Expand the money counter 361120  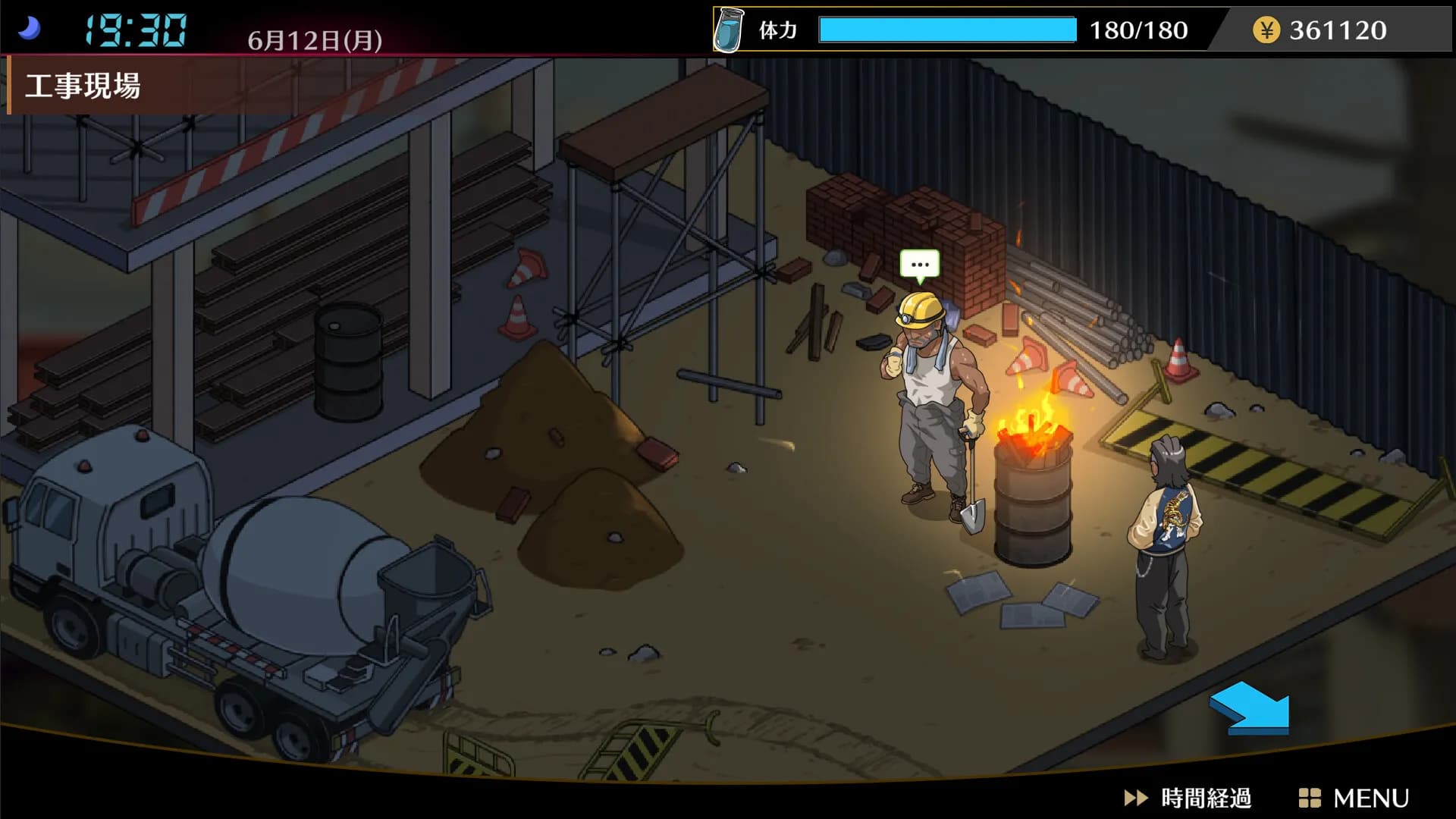click(1341, 30)
